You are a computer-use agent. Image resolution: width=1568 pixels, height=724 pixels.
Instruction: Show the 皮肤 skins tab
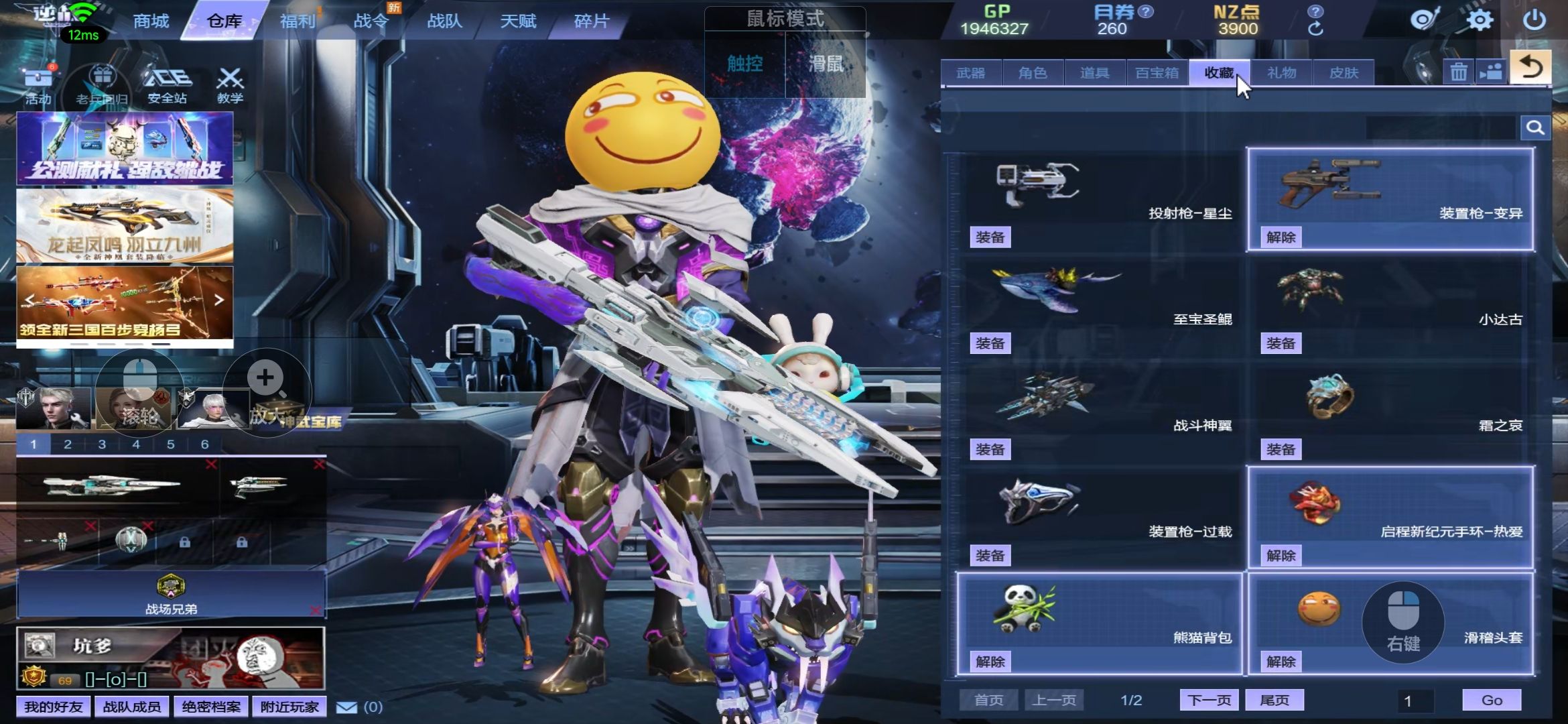(x=1344, y=73)
